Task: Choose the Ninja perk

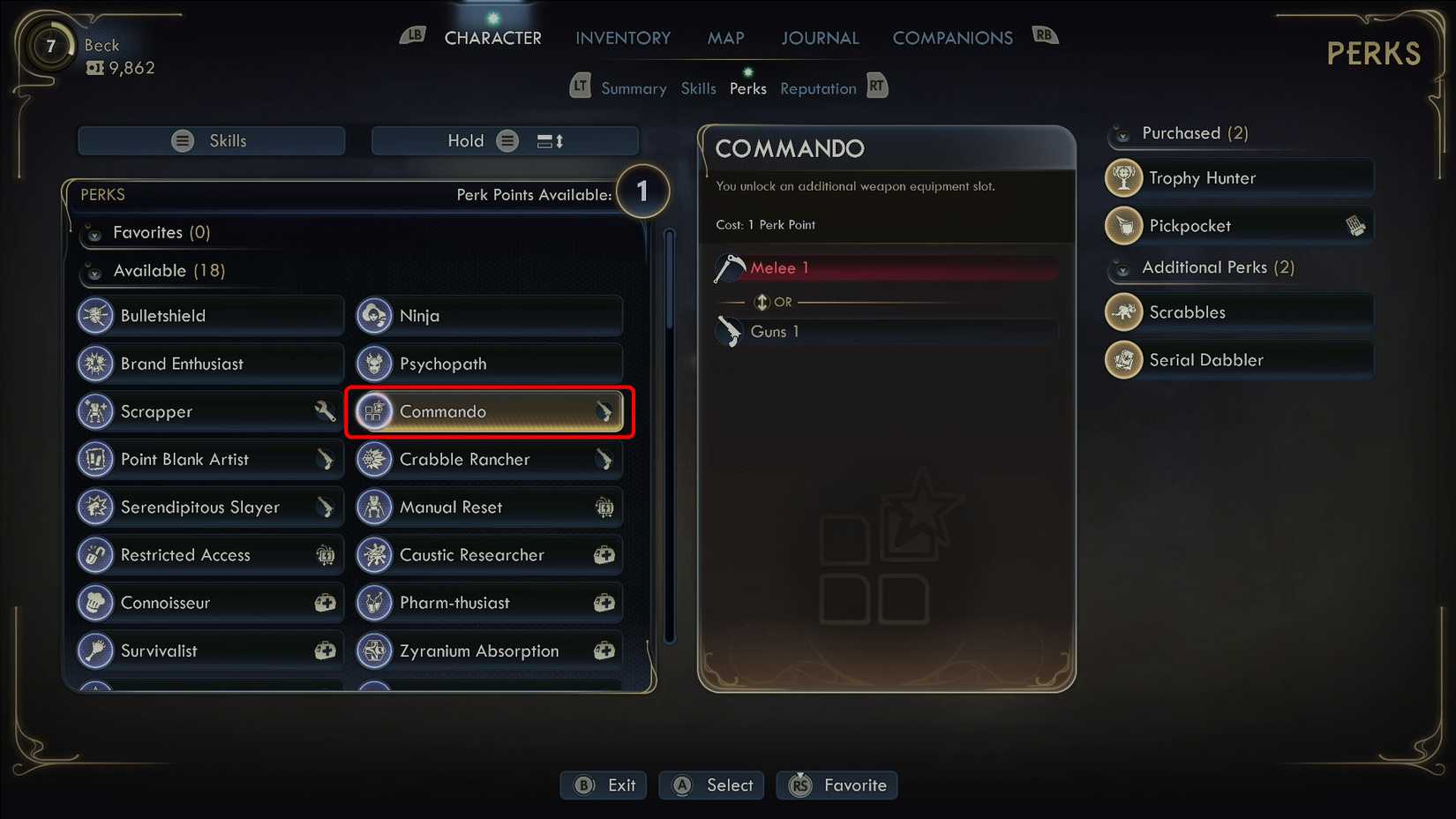Action: point(489,316)
